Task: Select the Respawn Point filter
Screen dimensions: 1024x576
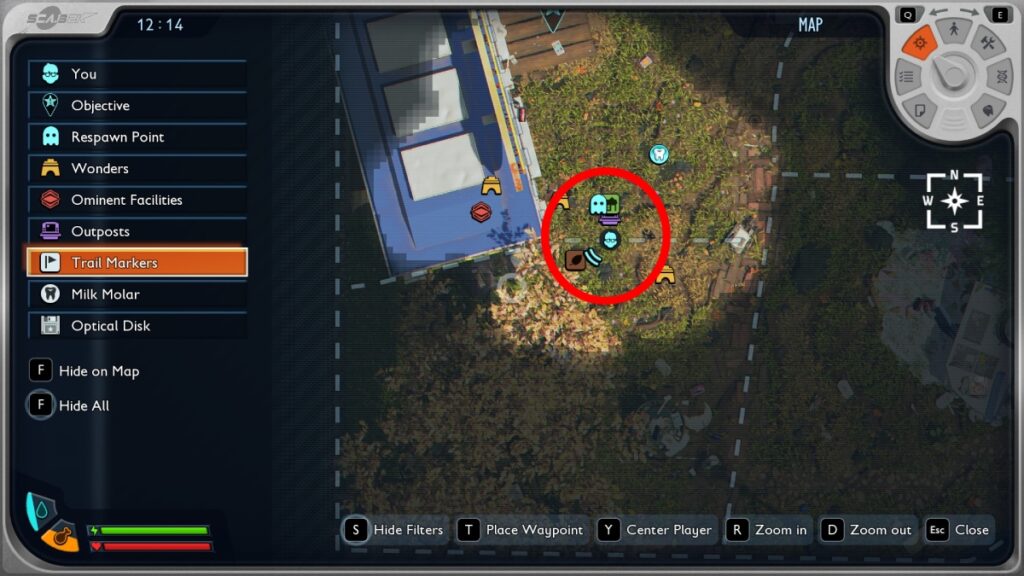Action: 137,137
